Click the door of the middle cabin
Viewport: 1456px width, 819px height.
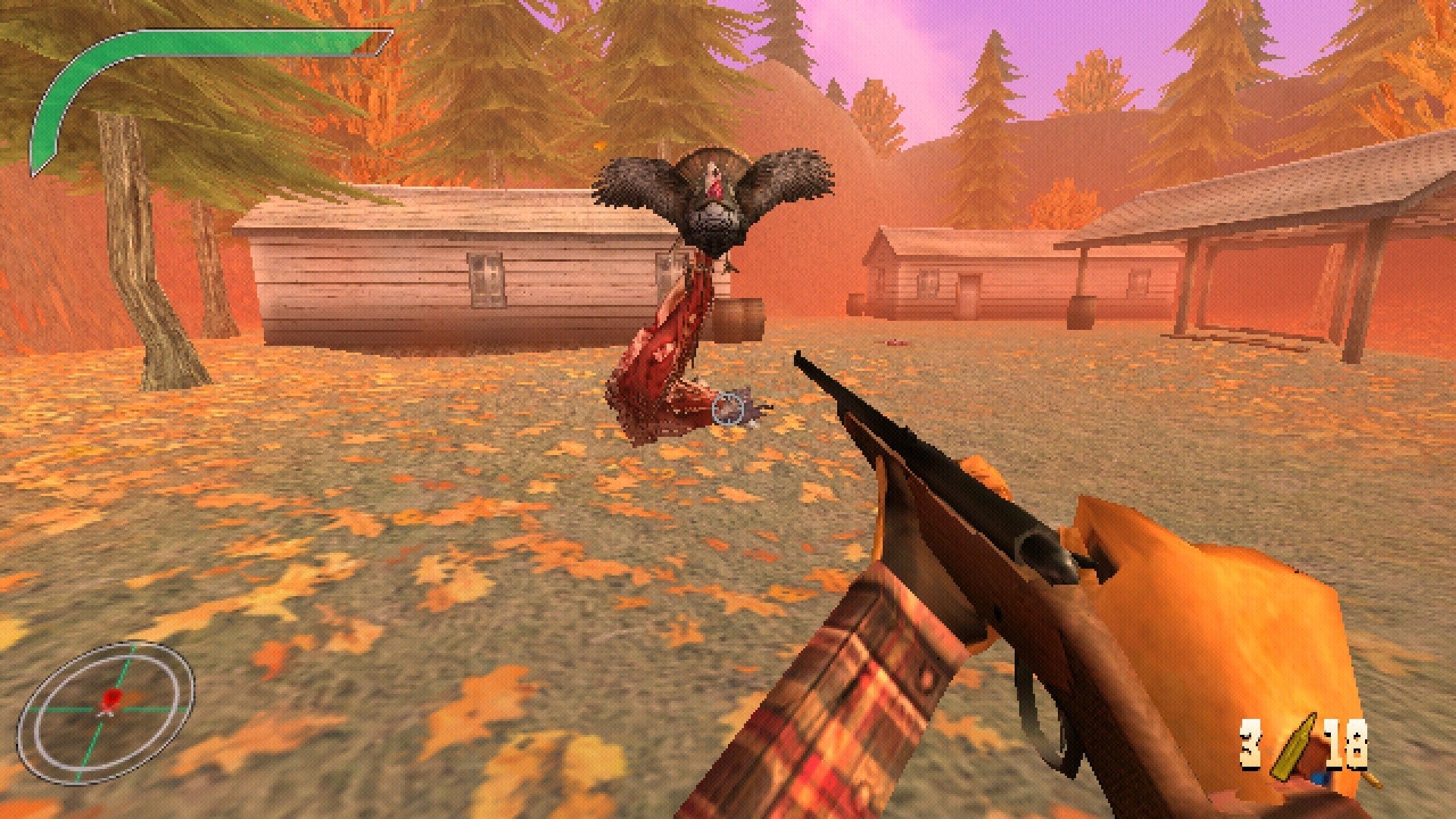[968, 296]
